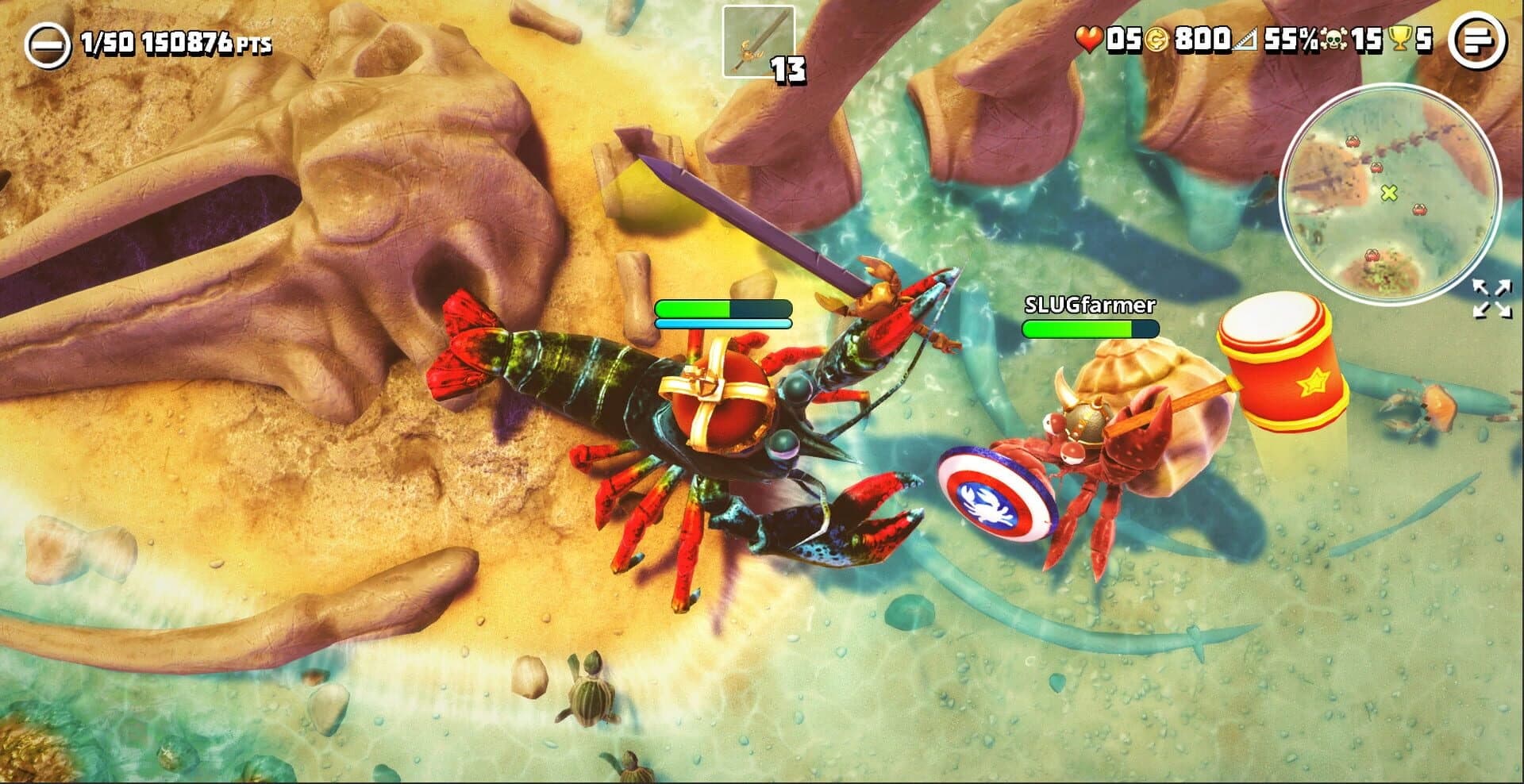Click the green X marker on the minimap
The image size is (1524, 784).
tap(1388, 194)
